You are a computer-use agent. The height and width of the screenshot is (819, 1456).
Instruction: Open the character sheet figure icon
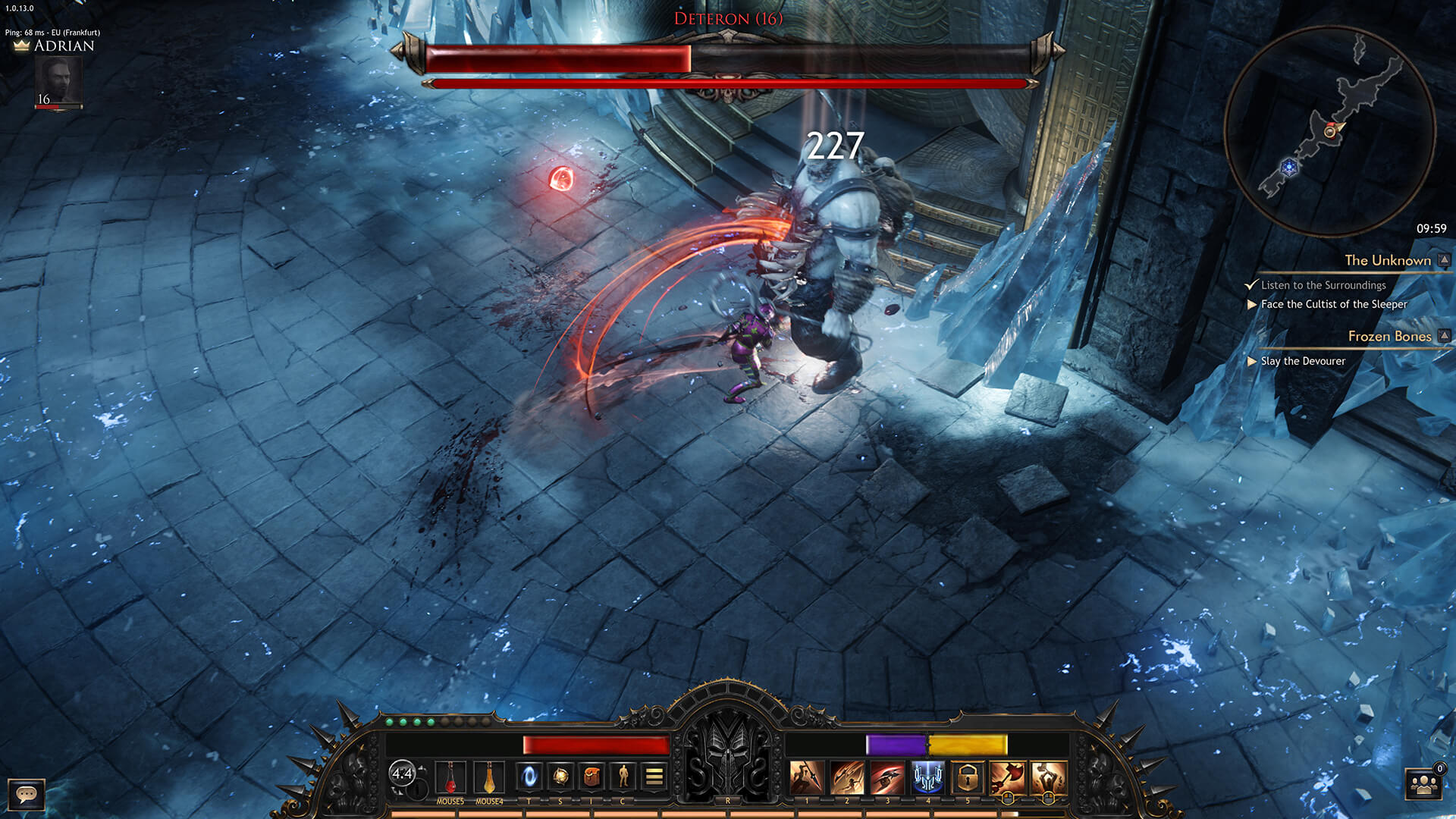[623, 776]
